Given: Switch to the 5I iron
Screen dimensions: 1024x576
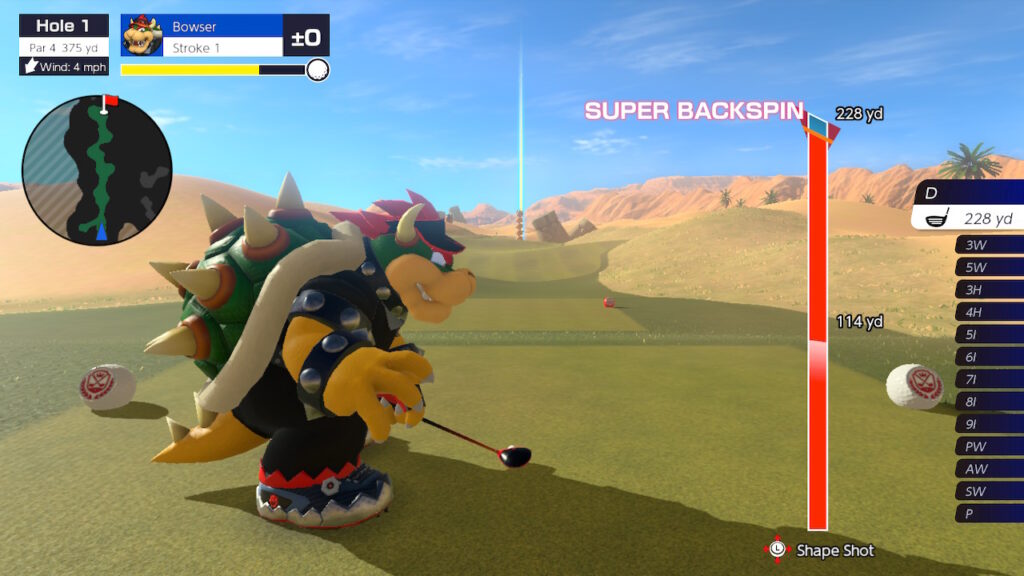Looking at the screenshot, I should coord(989,334).
